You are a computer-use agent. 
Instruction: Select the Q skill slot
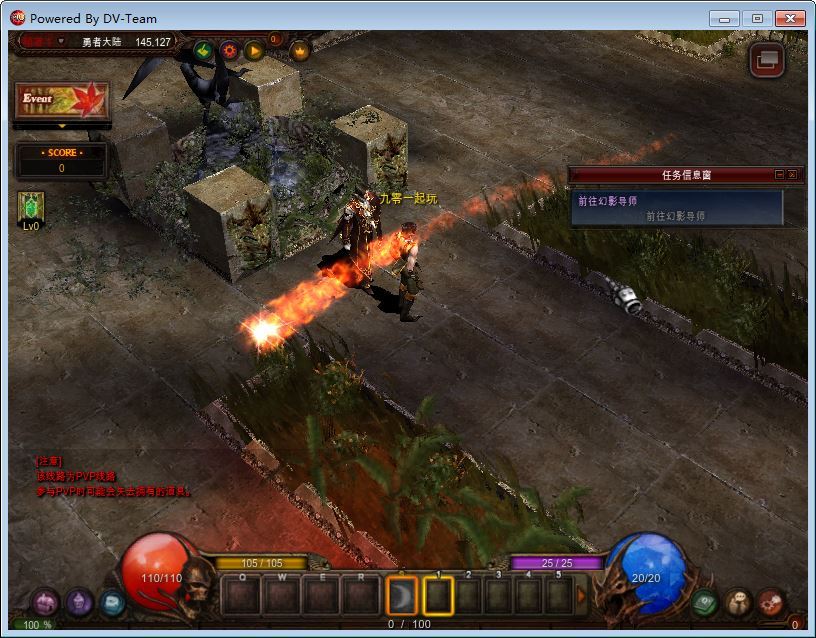tap(241, 596)
